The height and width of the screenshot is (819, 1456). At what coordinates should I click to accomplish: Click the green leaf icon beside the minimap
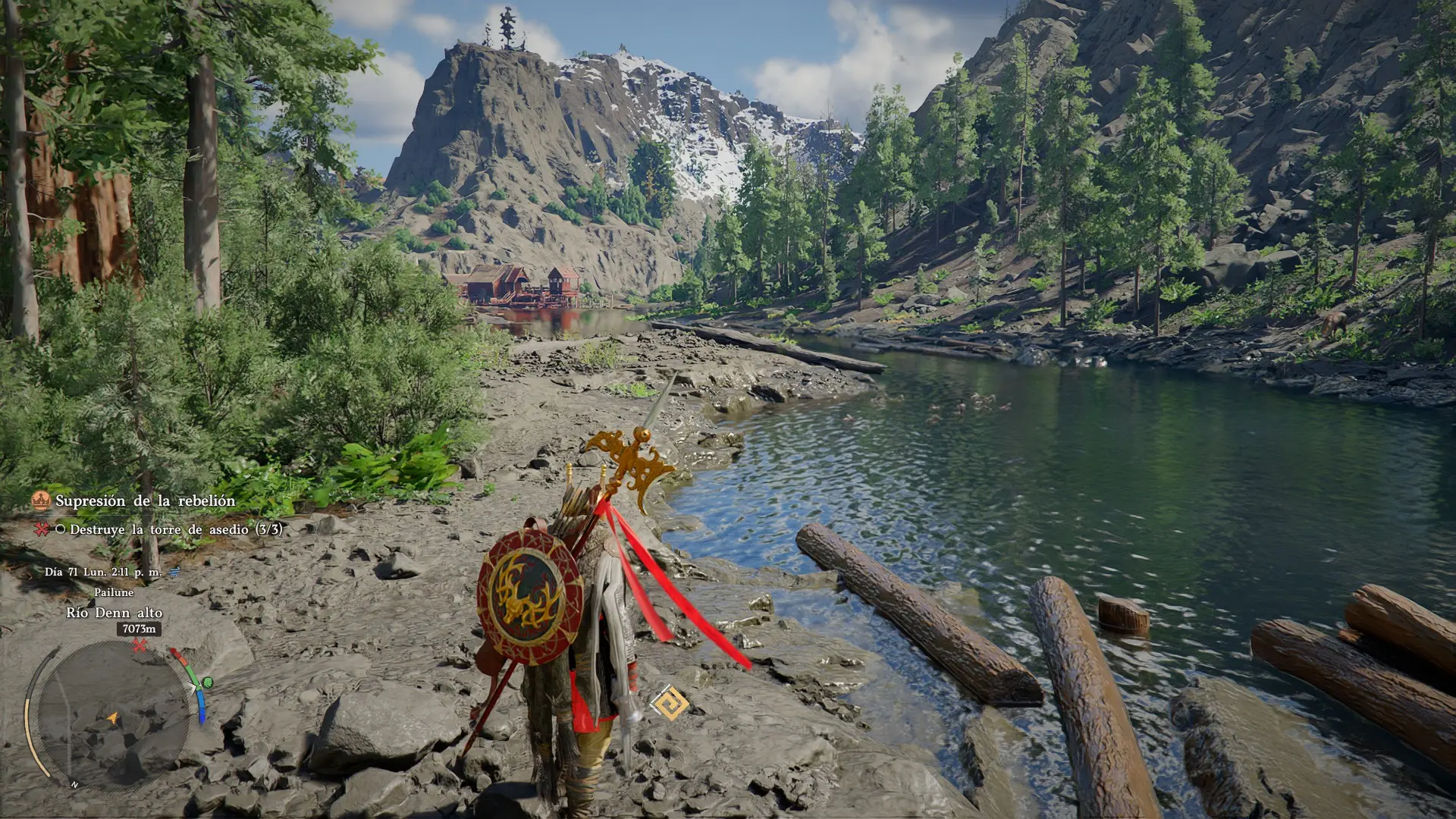click(x=207, y=683)
